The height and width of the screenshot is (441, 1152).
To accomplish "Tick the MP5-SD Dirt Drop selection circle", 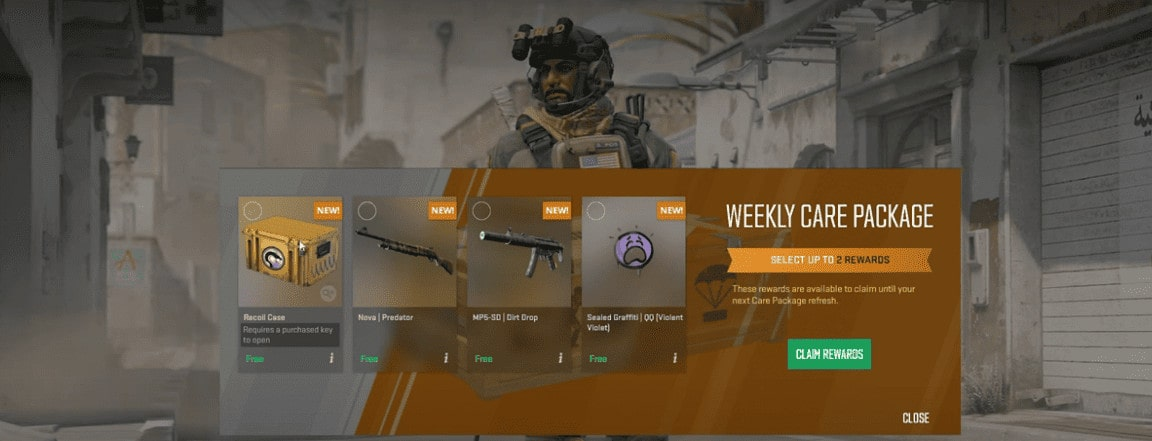I will tap(481, 211).
